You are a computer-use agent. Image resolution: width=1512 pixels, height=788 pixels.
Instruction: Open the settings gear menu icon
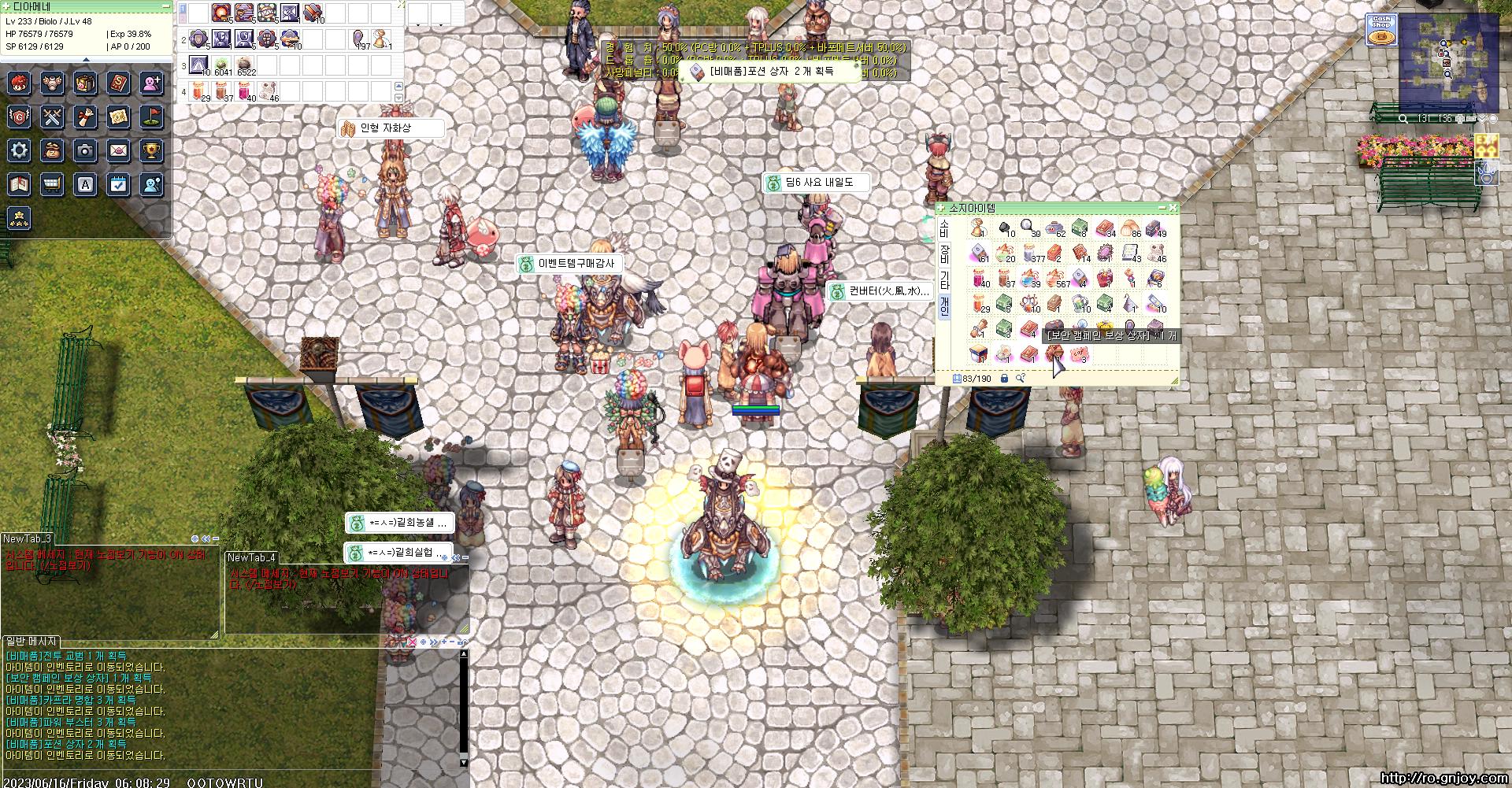coord(19,150)
